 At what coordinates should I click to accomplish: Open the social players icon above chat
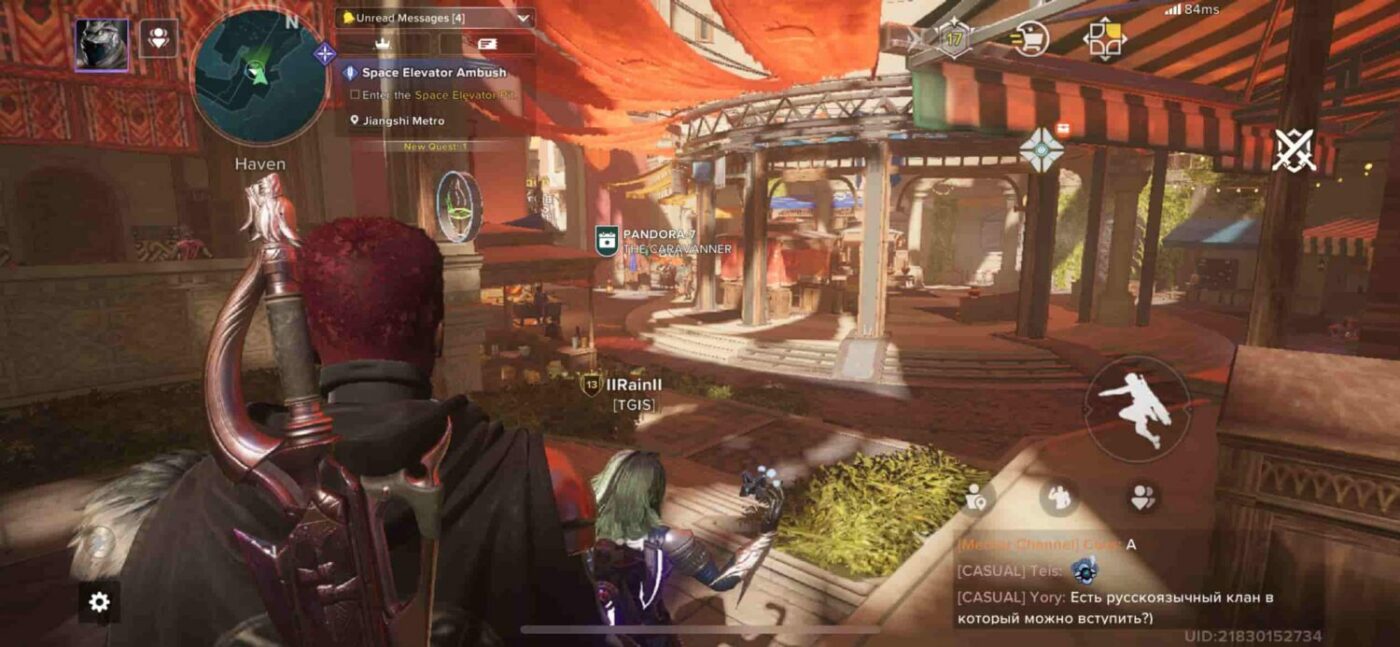point(1142,496)
